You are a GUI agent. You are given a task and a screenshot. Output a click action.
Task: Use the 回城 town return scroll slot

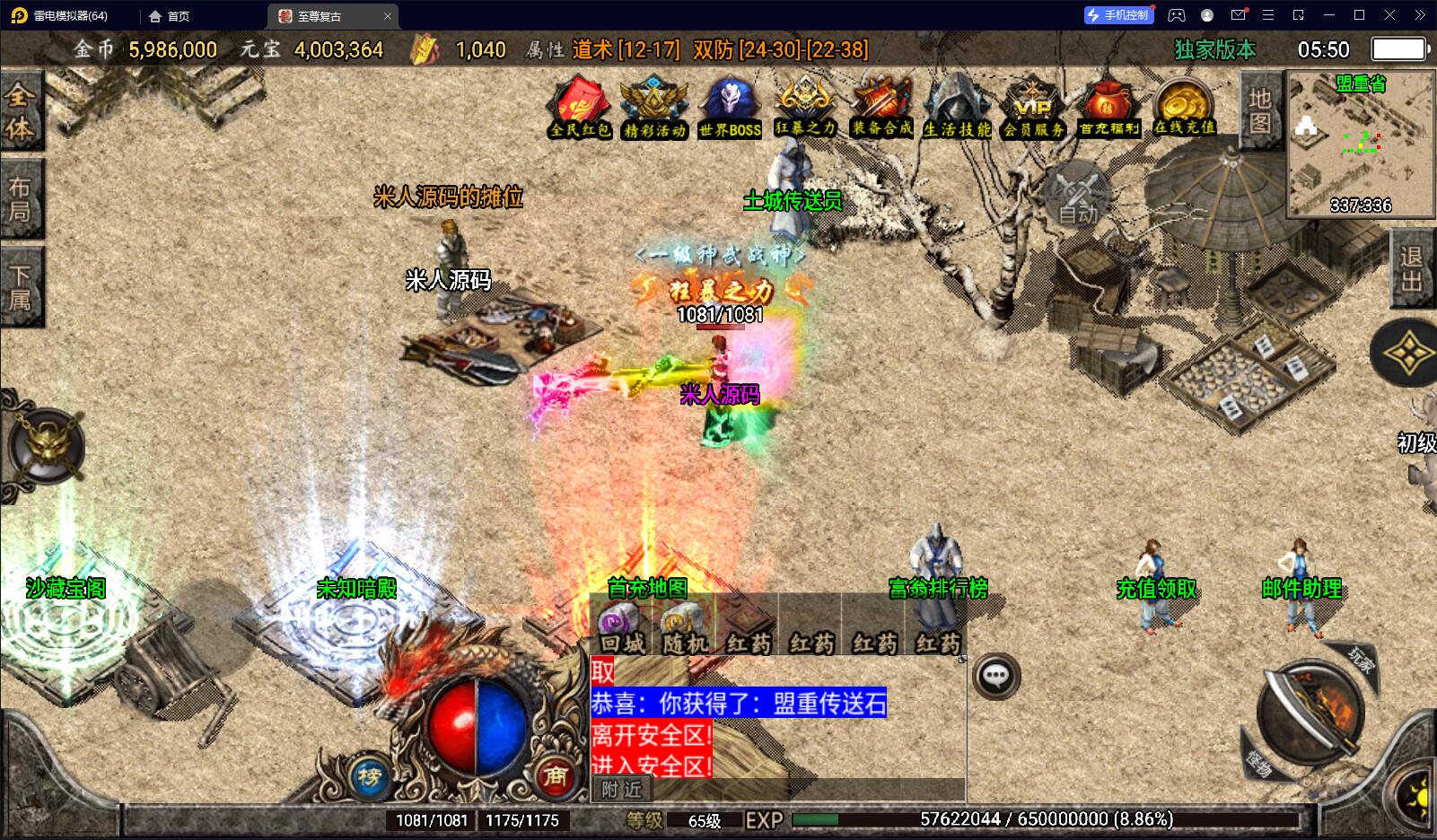point(621,629)
